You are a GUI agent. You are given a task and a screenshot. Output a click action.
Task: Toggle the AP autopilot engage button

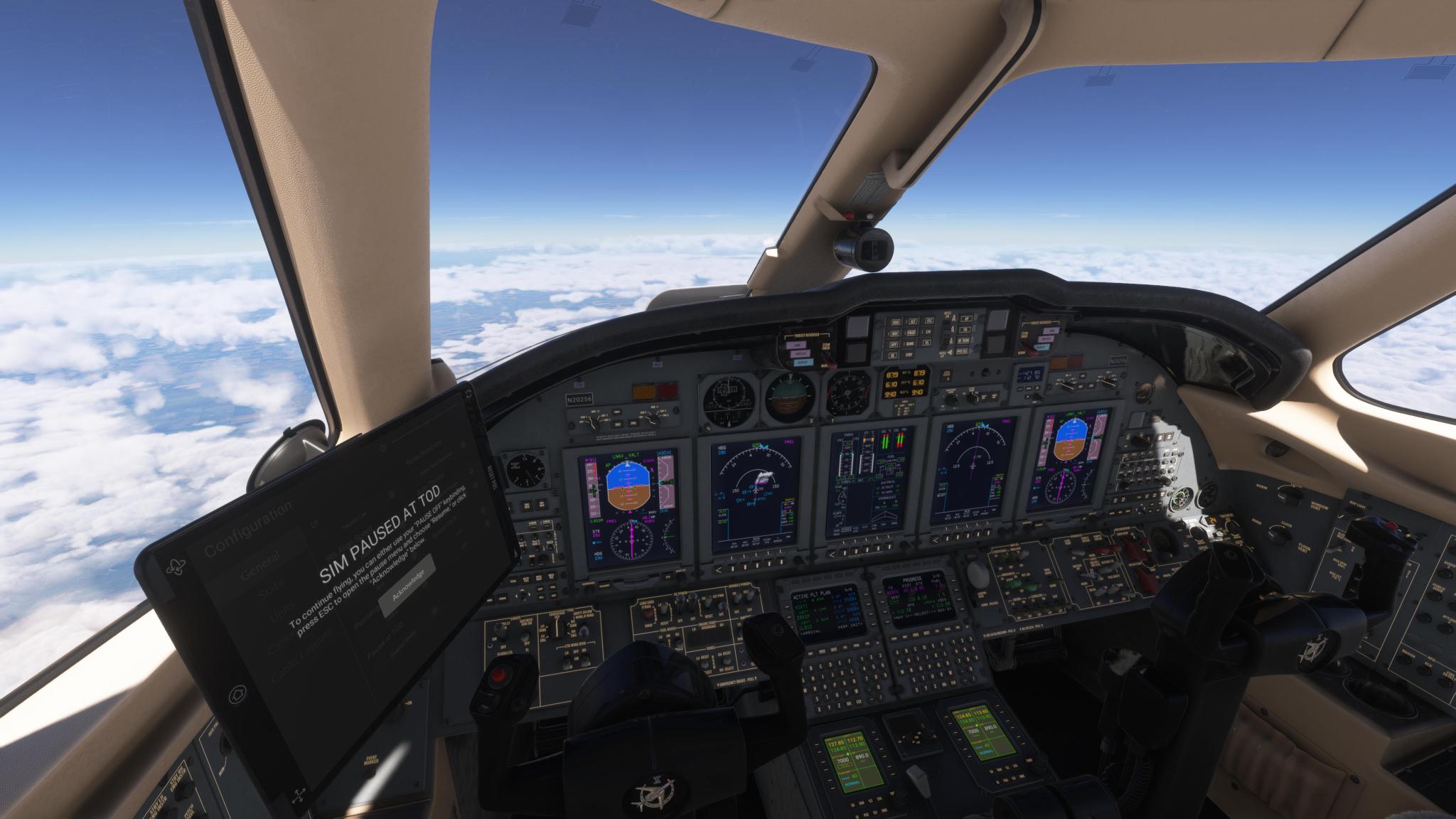[967, 318]
